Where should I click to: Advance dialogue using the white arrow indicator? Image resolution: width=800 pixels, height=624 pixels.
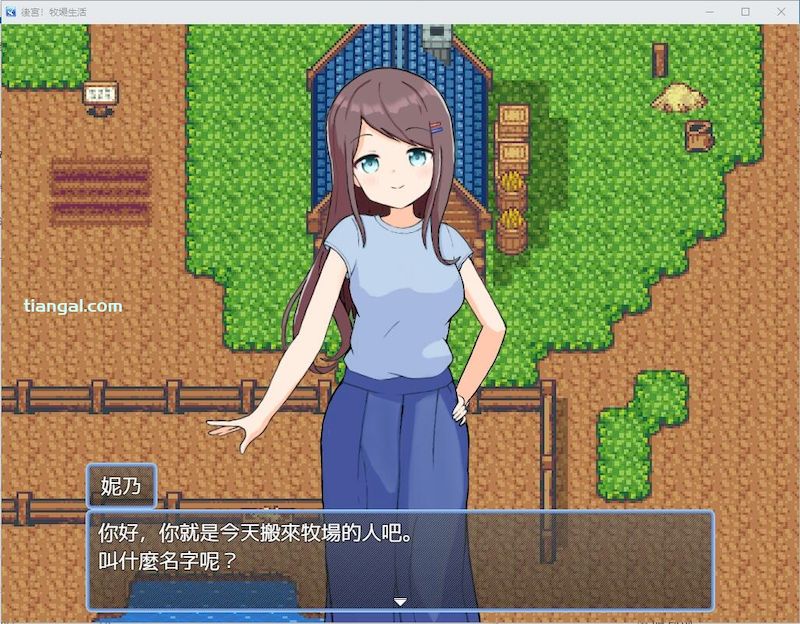[x=400, y=602]
